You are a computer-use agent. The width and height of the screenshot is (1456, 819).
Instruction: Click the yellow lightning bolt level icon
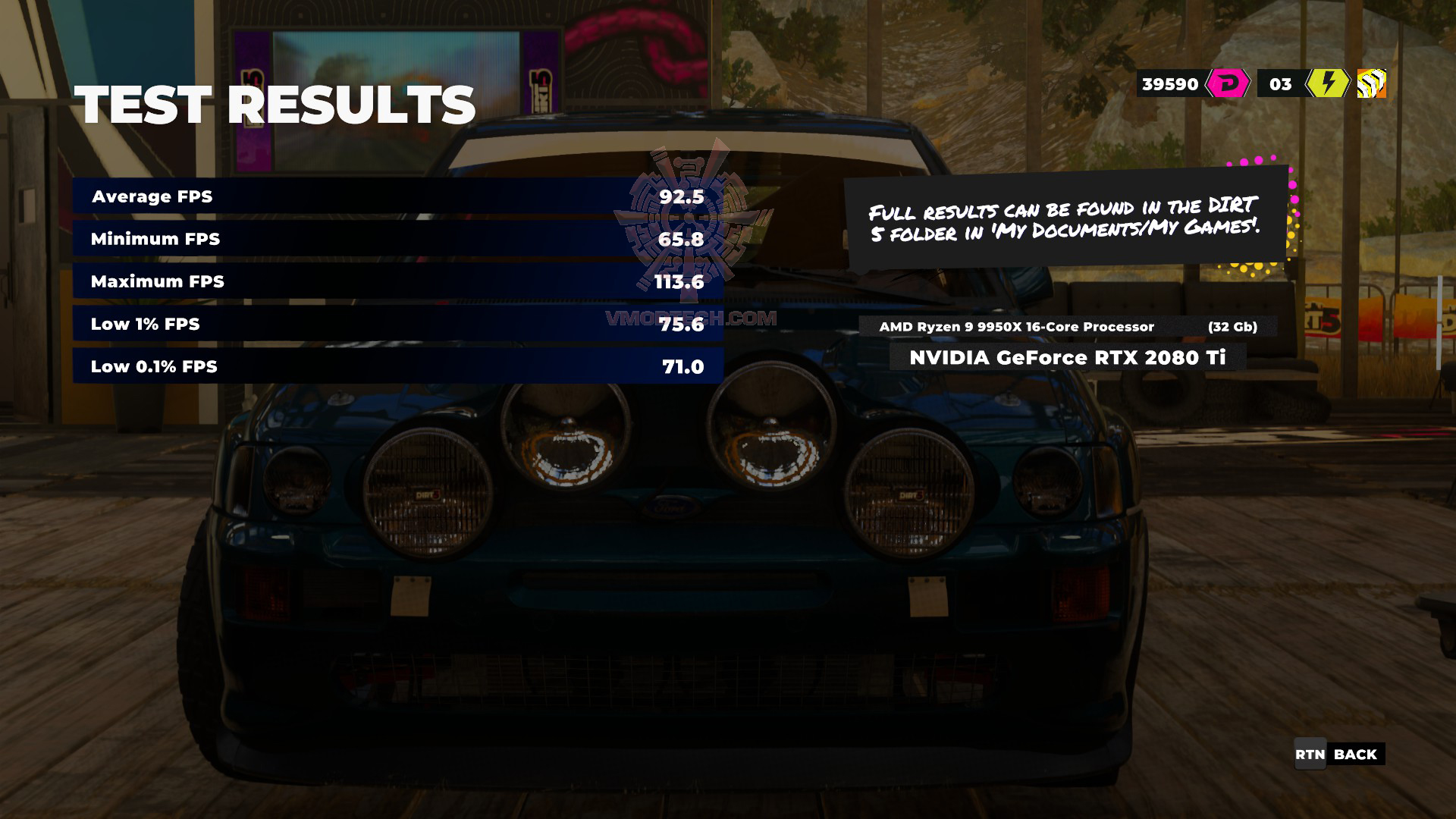[1327, 83]
